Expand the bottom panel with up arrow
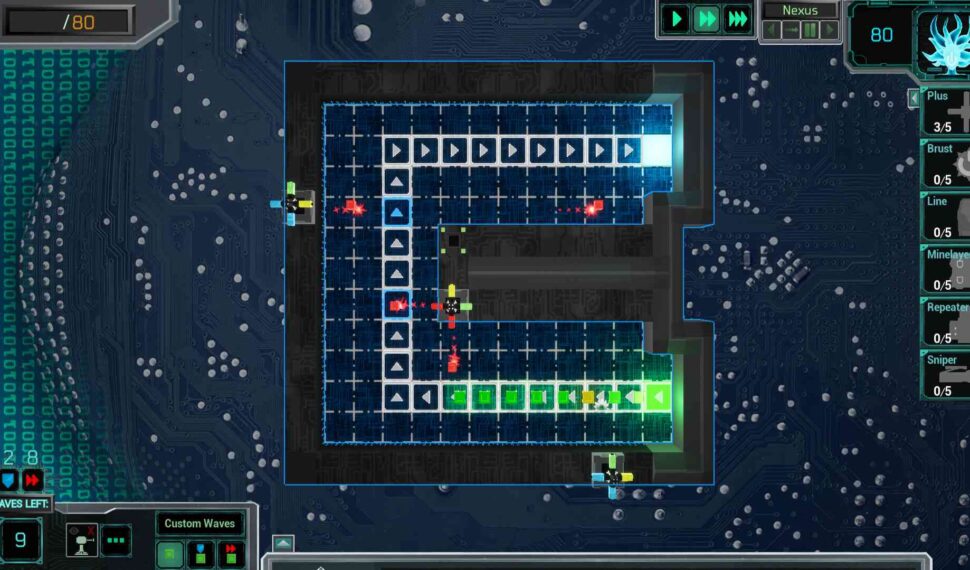 click(x=283, y=543)
